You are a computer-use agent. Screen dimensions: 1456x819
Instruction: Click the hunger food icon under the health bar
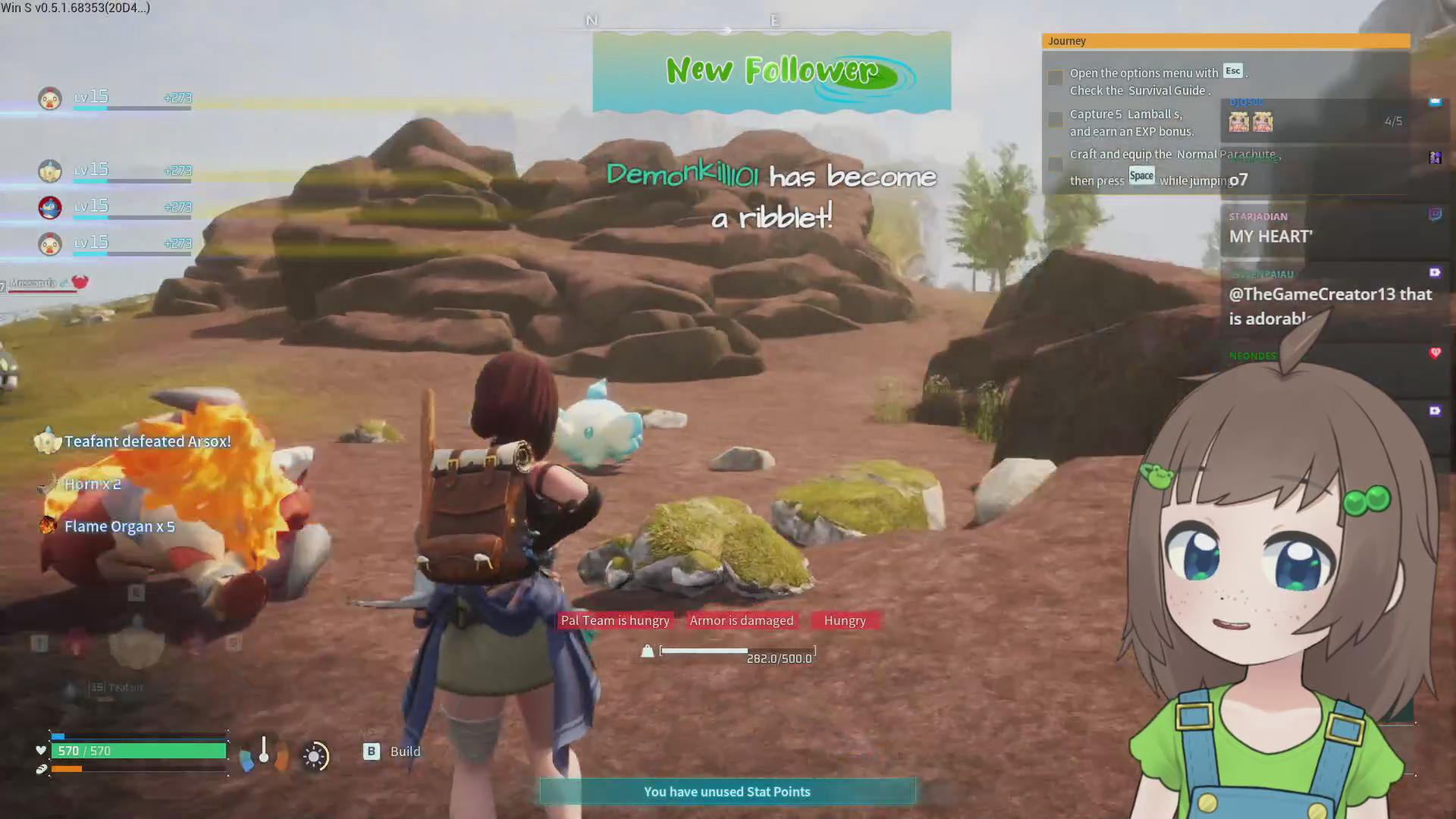tap(42, 769)
